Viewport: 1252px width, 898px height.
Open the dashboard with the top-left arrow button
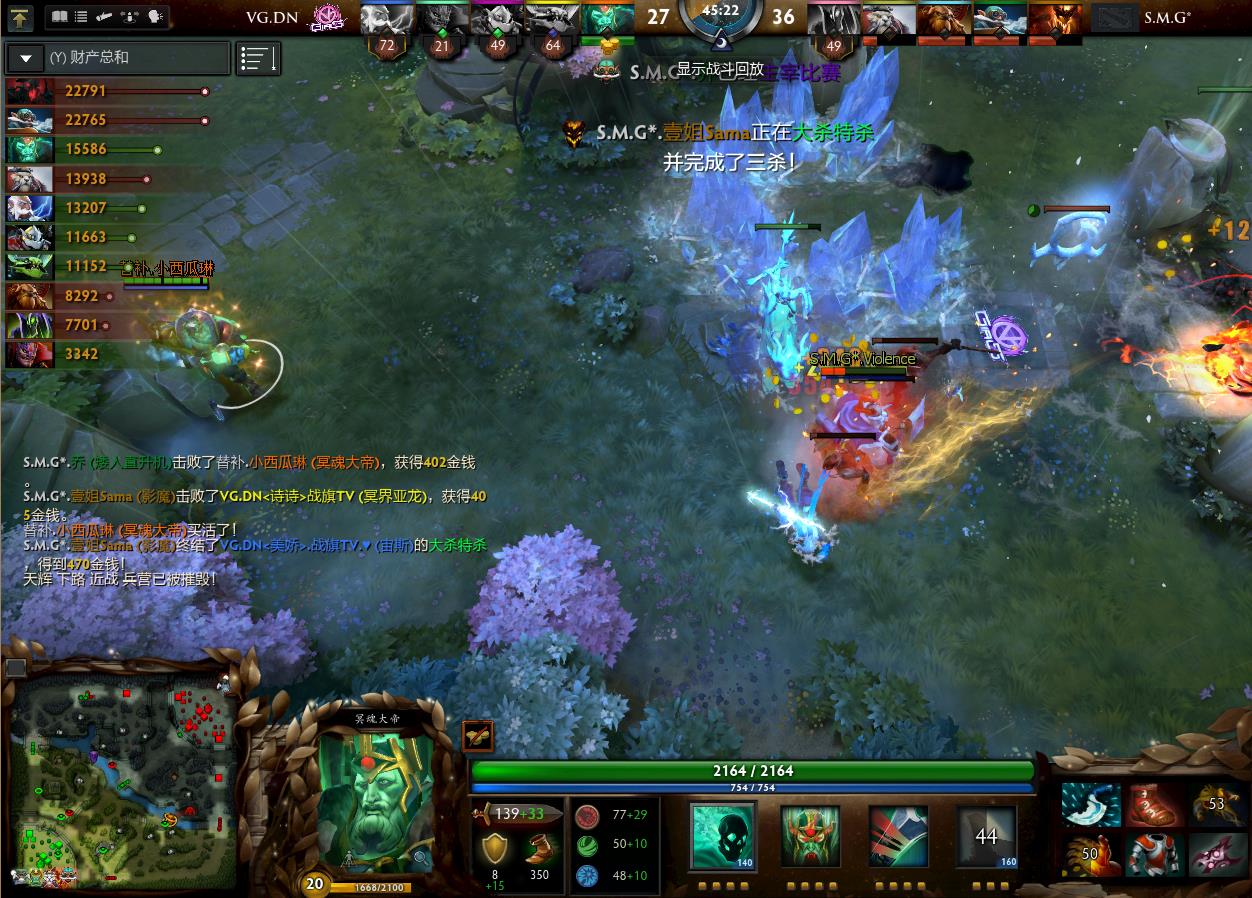[21, 17]
